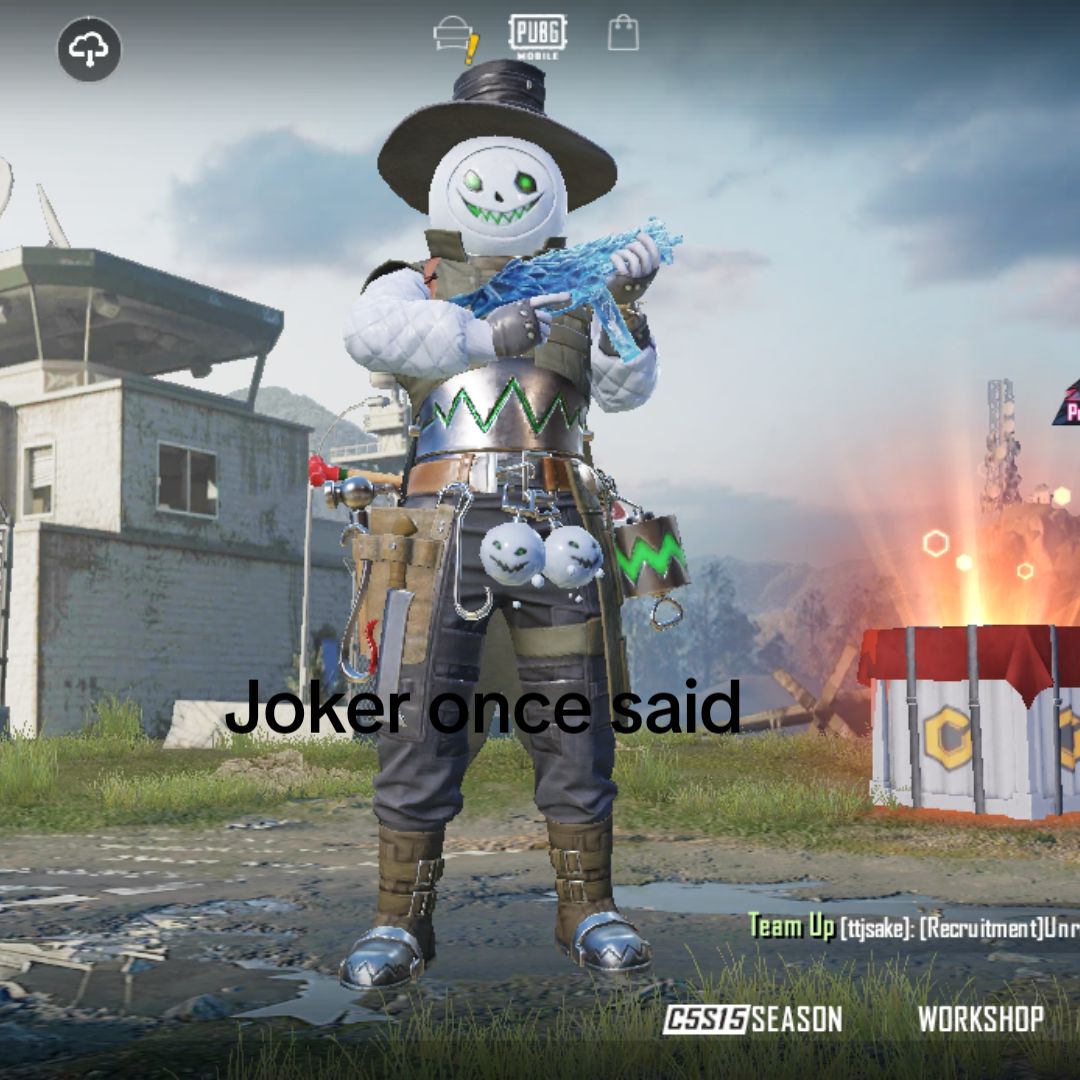
Task: Open the Team Up recruitment chat message
Action: (x=913, y=927)
